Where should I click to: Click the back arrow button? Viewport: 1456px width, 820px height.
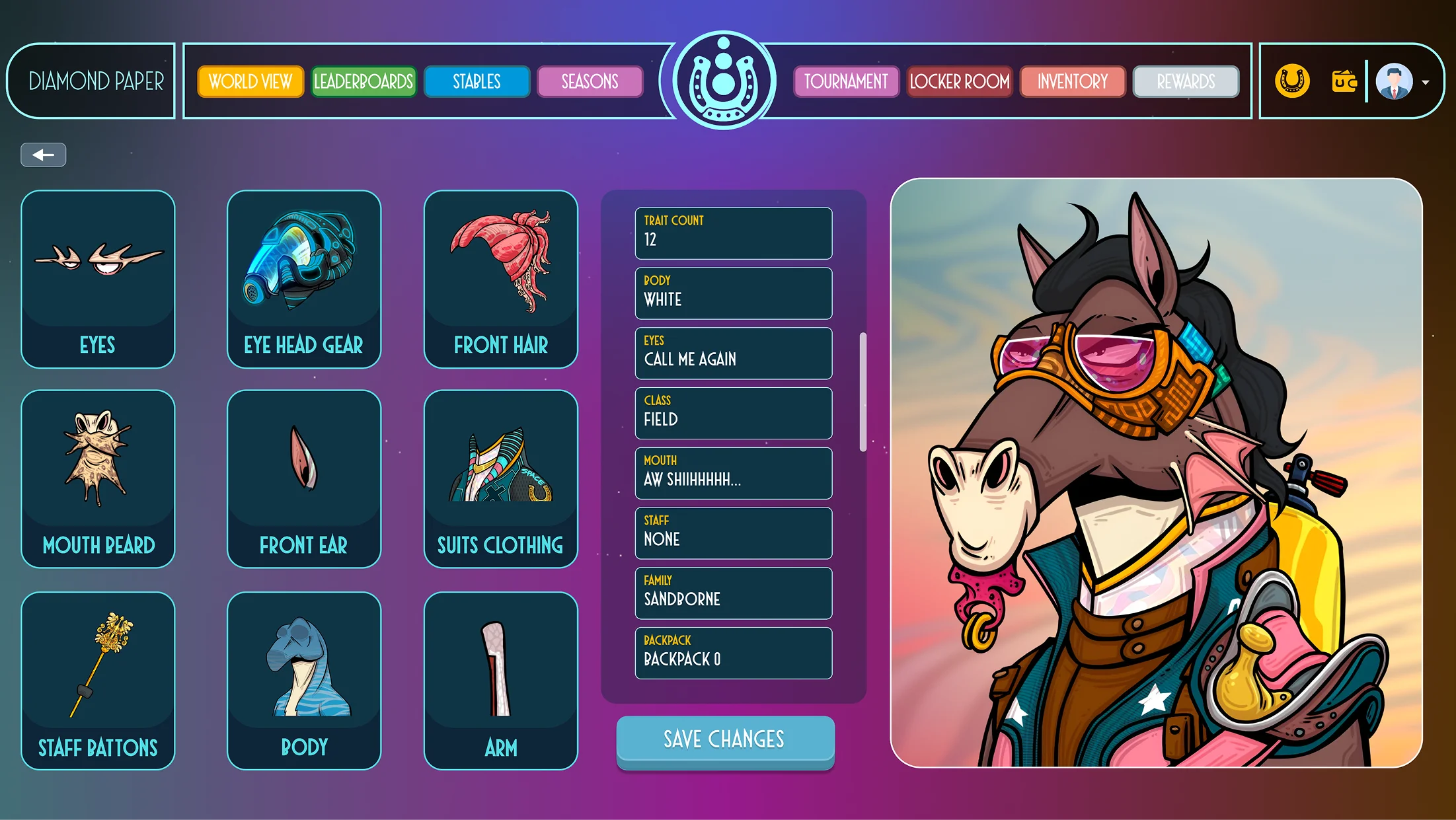[x=44, y=155]
